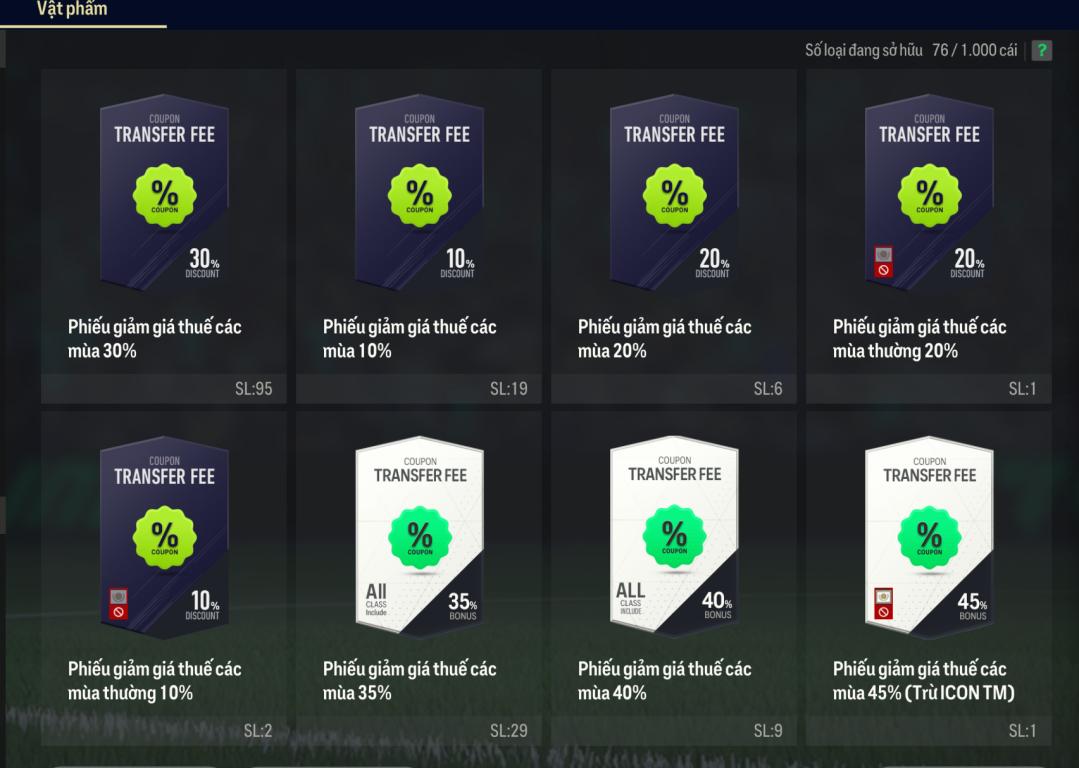This screenshot has height=768, width=1079.
Task: Select the 20% coupon with SL:6
Action: (x=674, y=236)
